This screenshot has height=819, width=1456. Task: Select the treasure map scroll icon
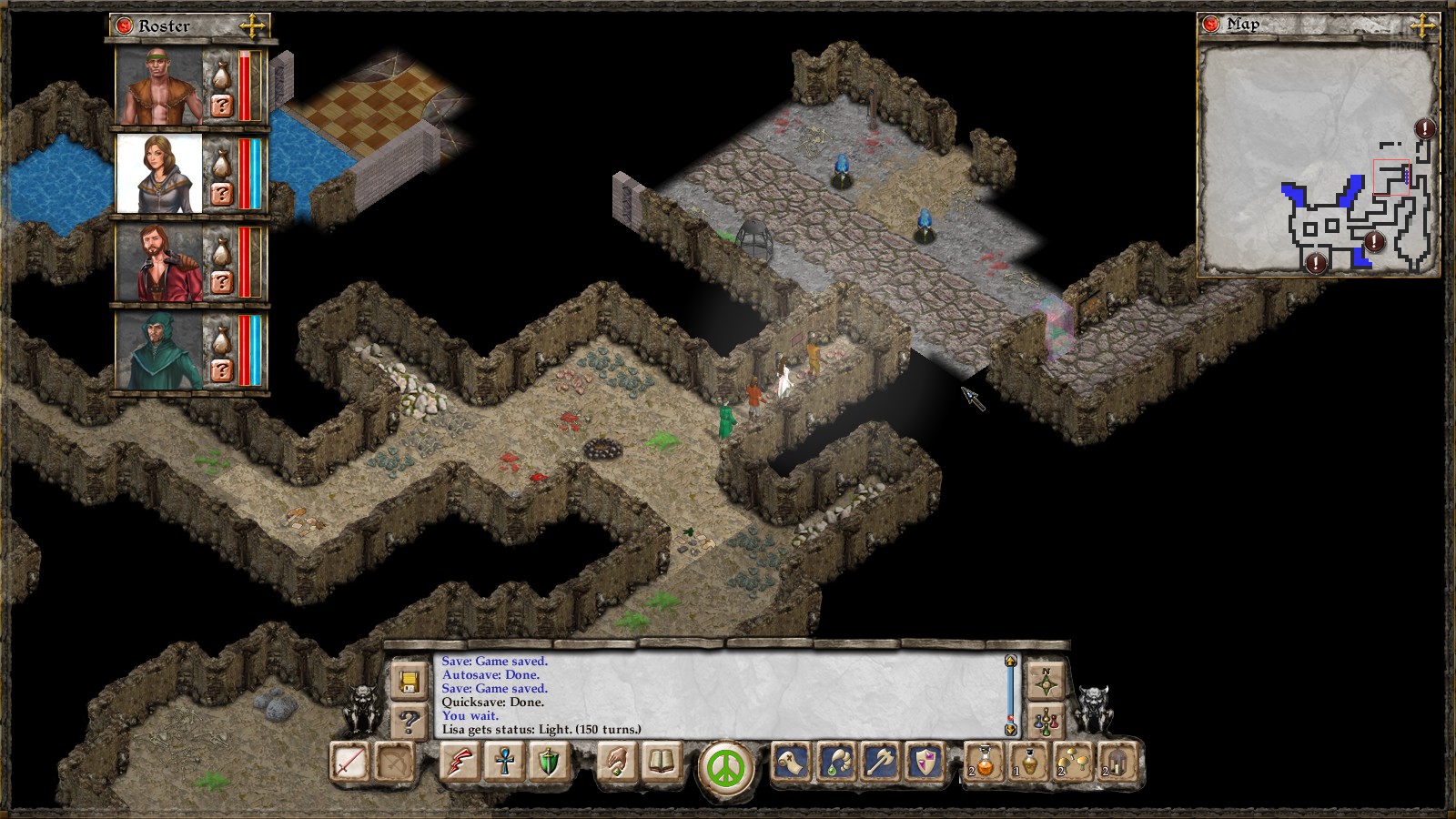[792, 763]
